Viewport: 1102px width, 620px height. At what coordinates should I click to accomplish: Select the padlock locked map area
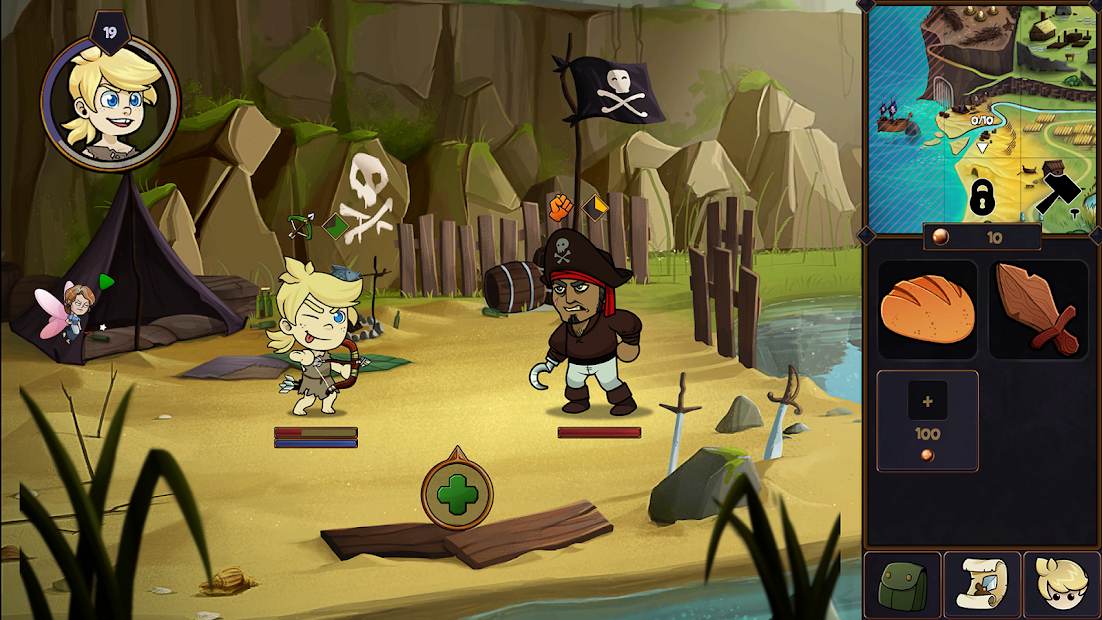[x=982, y=197]
